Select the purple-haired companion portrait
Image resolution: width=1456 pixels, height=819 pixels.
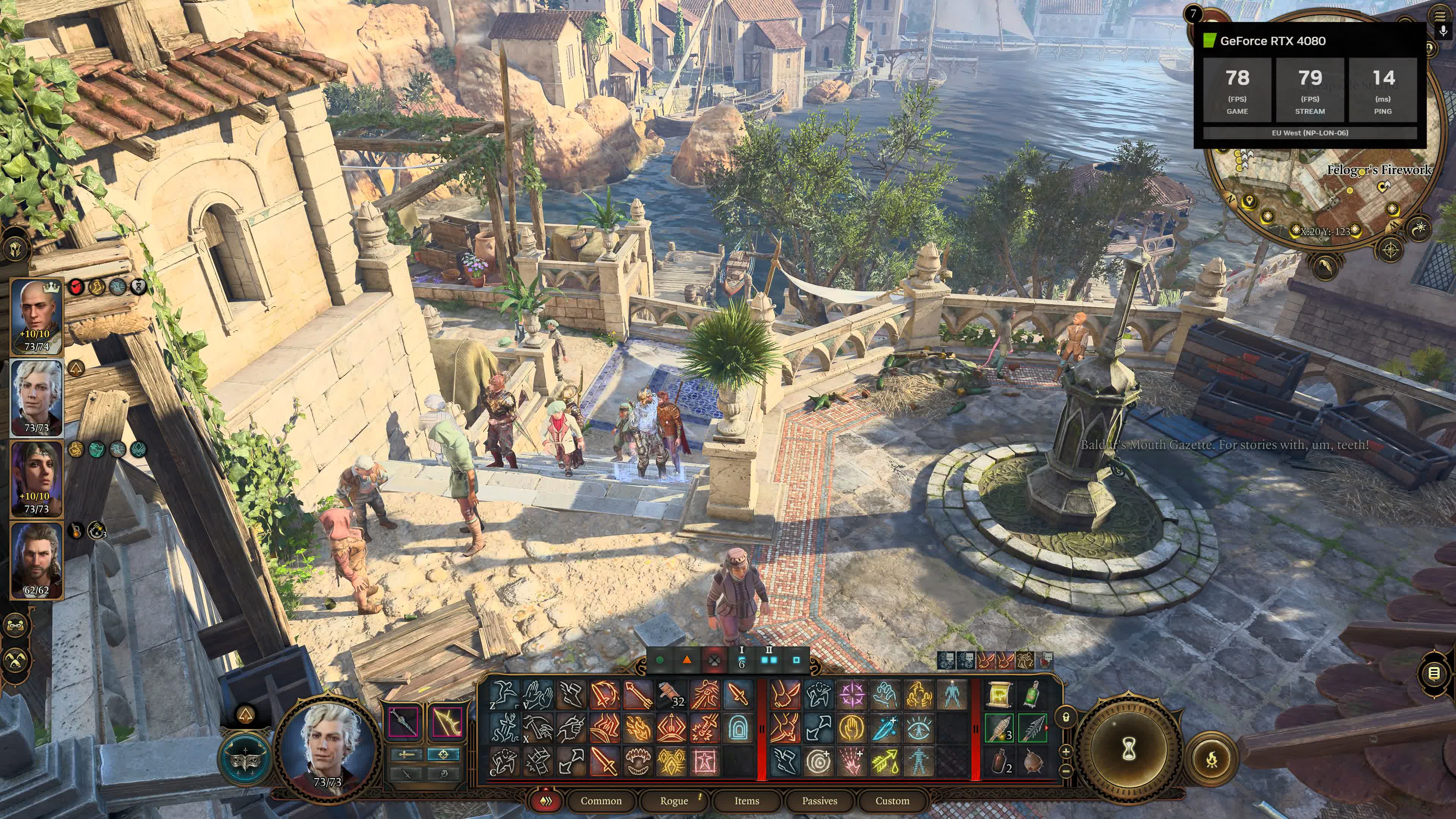(37, 479)
